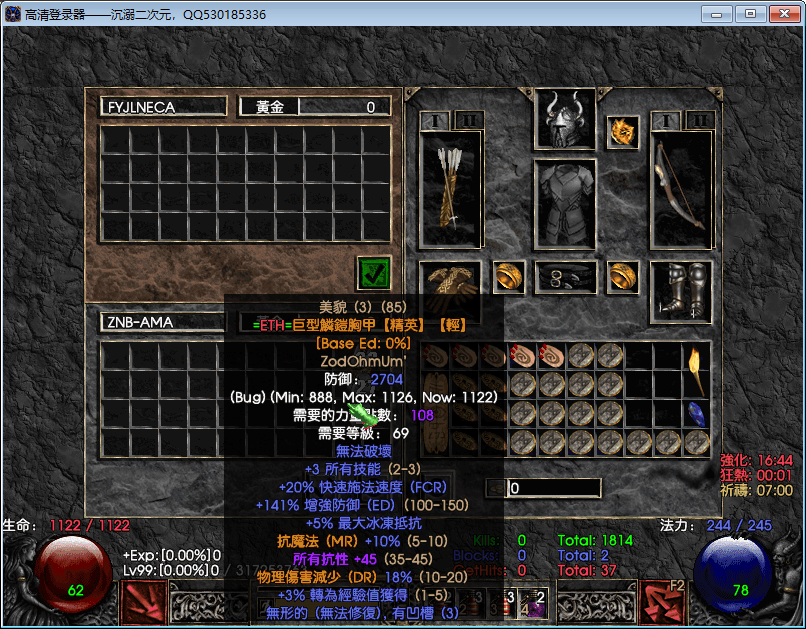
Task: Select the equipped body armor slot
Action: point(565,204)
